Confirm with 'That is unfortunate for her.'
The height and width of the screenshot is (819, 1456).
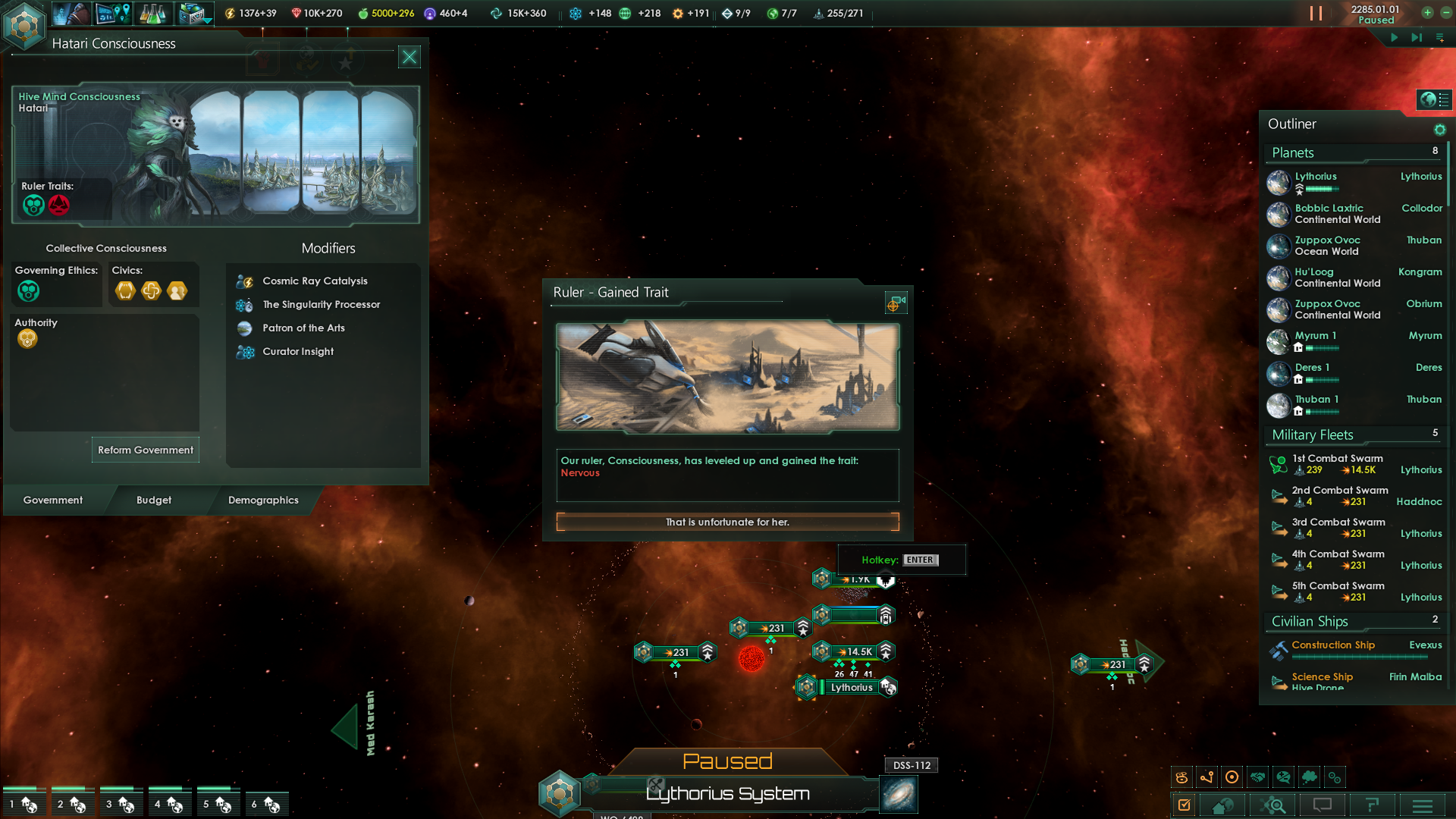(727, 522)
